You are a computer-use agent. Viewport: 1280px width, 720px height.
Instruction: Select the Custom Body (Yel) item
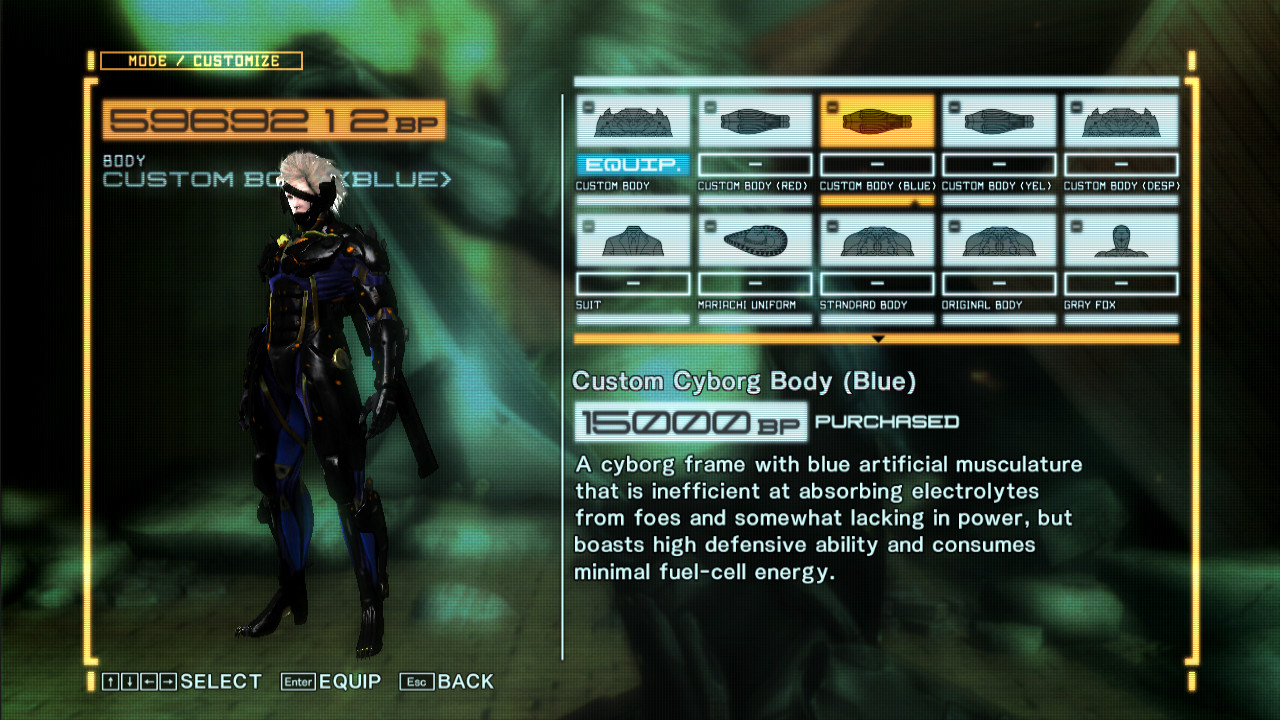click(998, 119)
